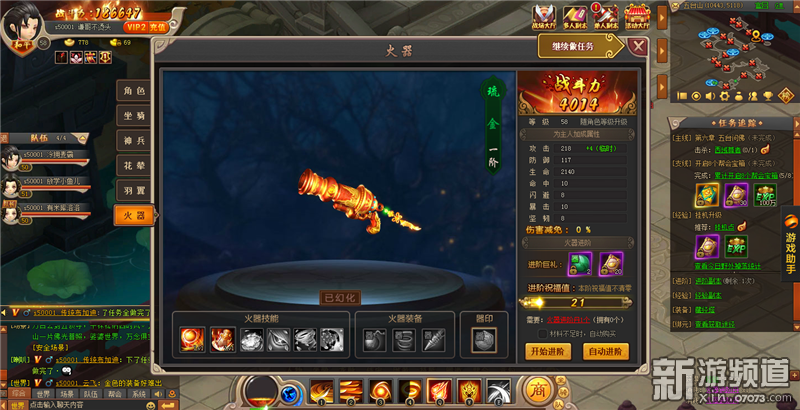Select the first 火器技能 fire orb skill

pos(190,340)
